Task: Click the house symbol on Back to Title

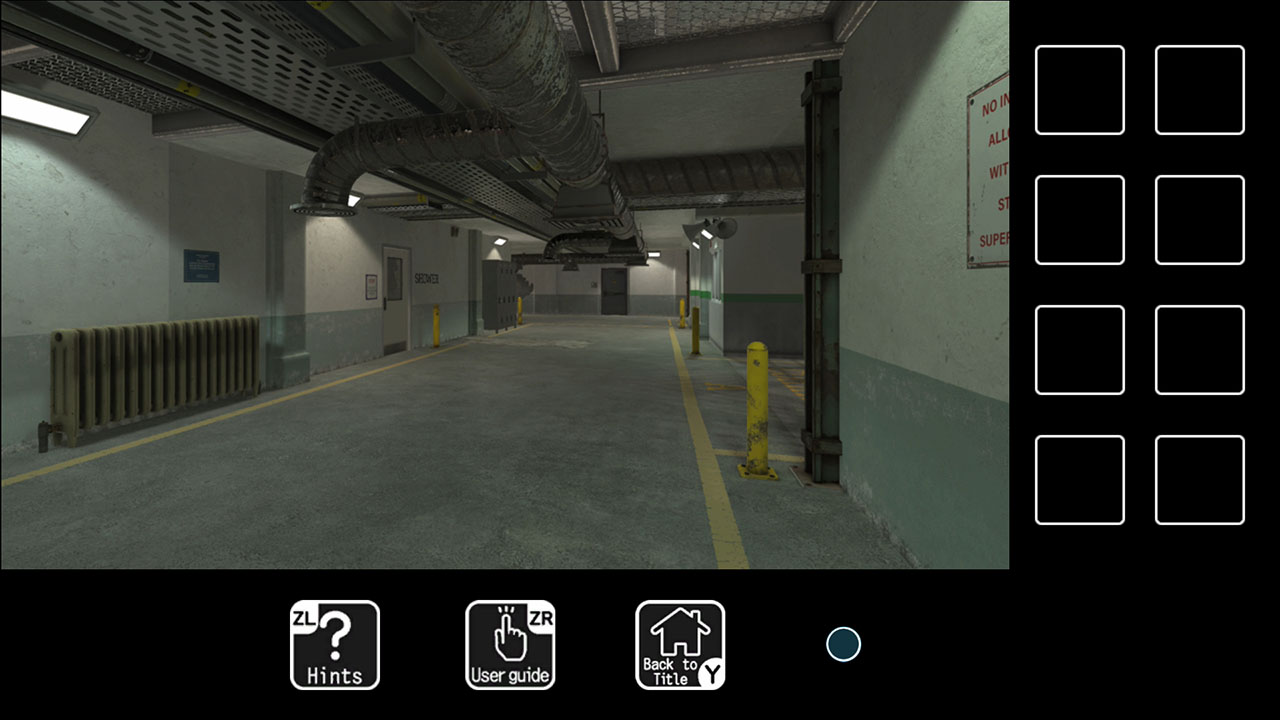Action: point(679,632)
